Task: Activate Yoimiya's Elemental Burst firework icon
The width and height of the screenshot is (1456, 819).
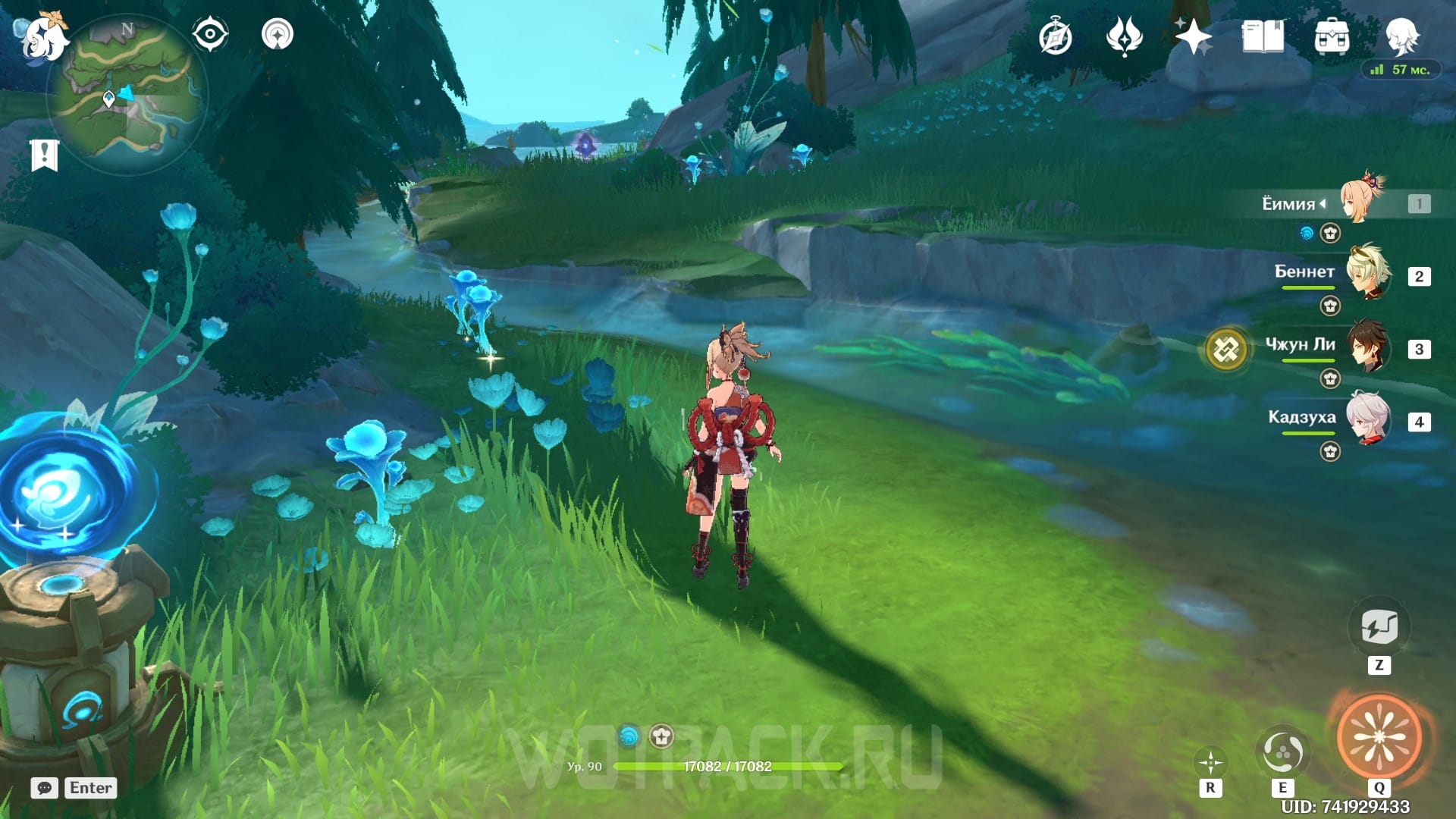Action: [1379, 737]
